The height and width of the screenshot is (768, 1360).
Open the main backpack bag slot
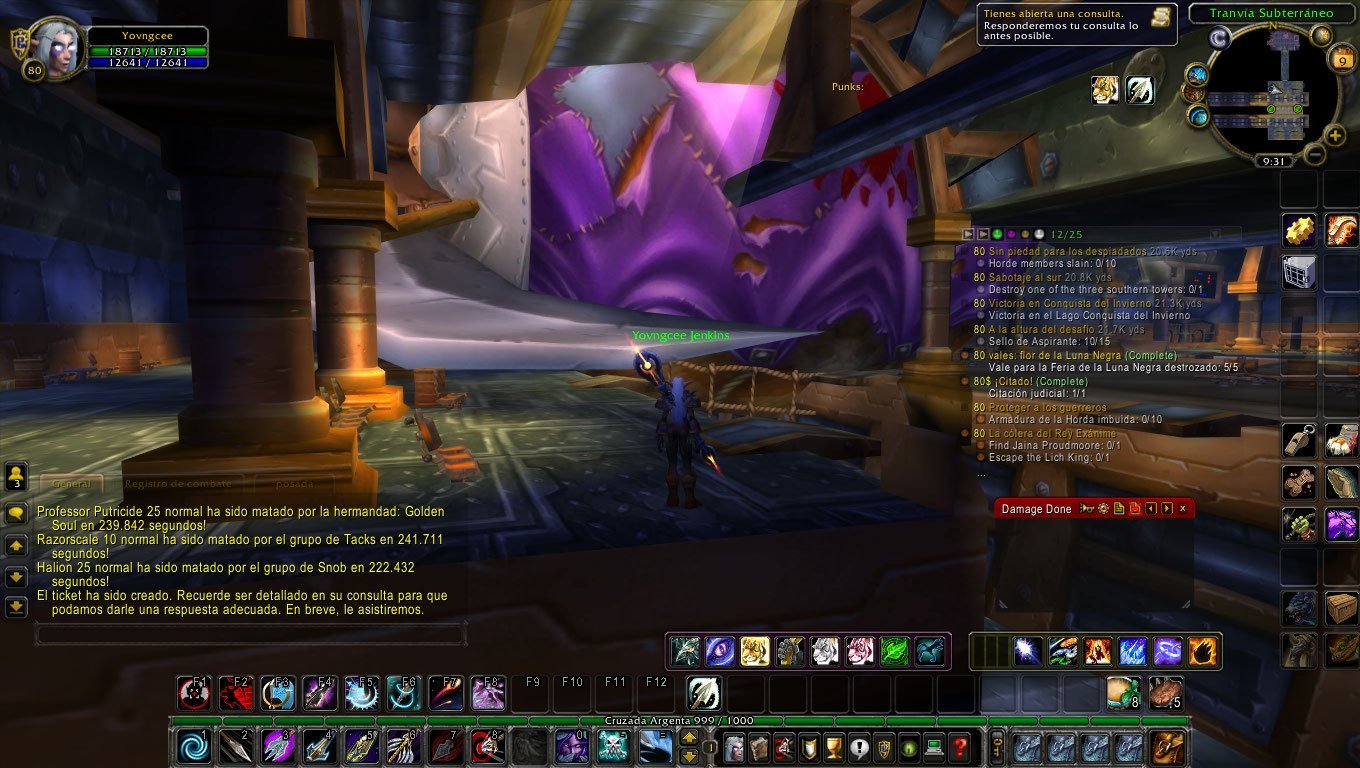click(1167, 746)
